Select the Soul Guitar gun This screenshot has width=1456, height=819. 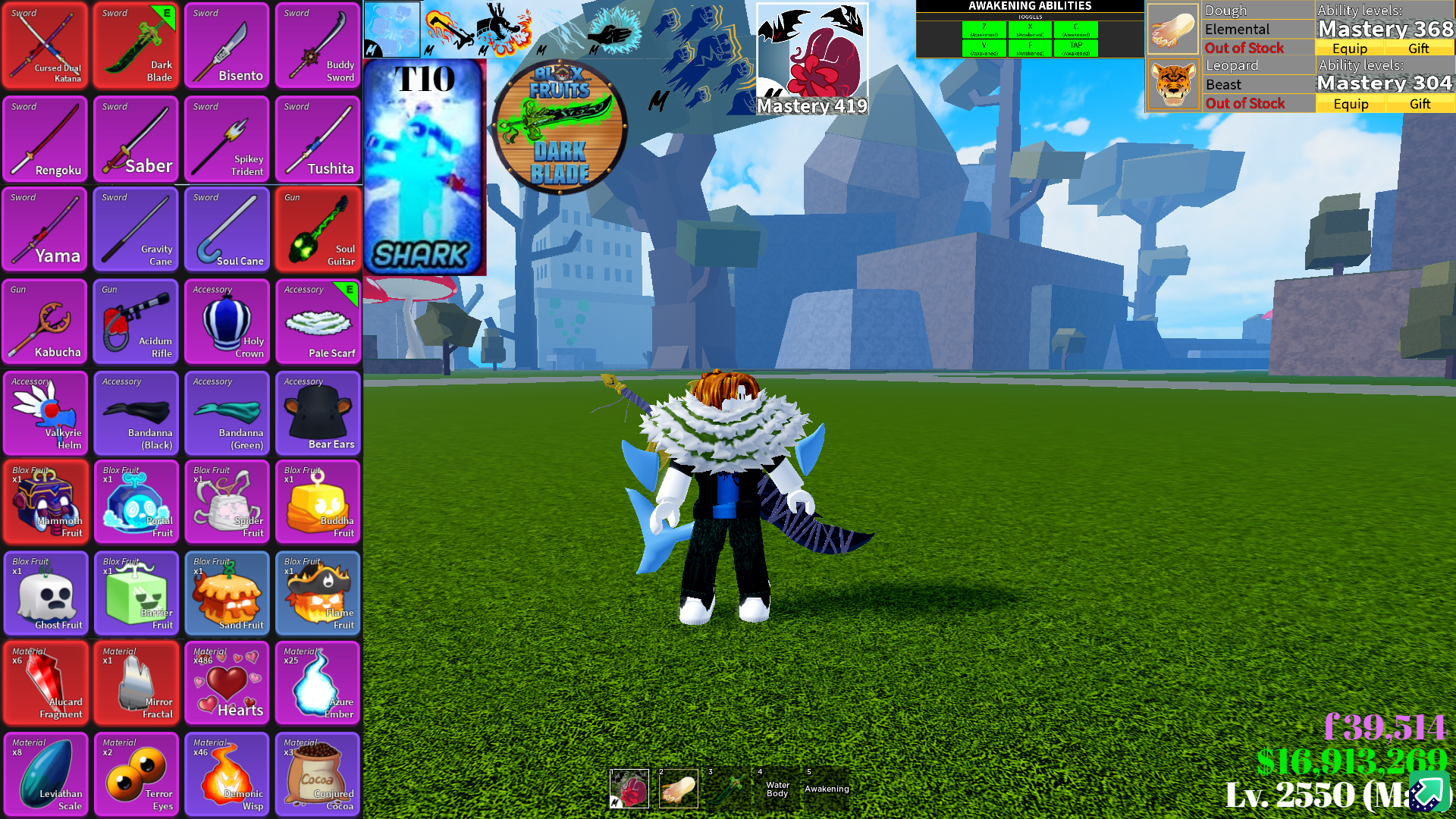click(x=317, y=229)
